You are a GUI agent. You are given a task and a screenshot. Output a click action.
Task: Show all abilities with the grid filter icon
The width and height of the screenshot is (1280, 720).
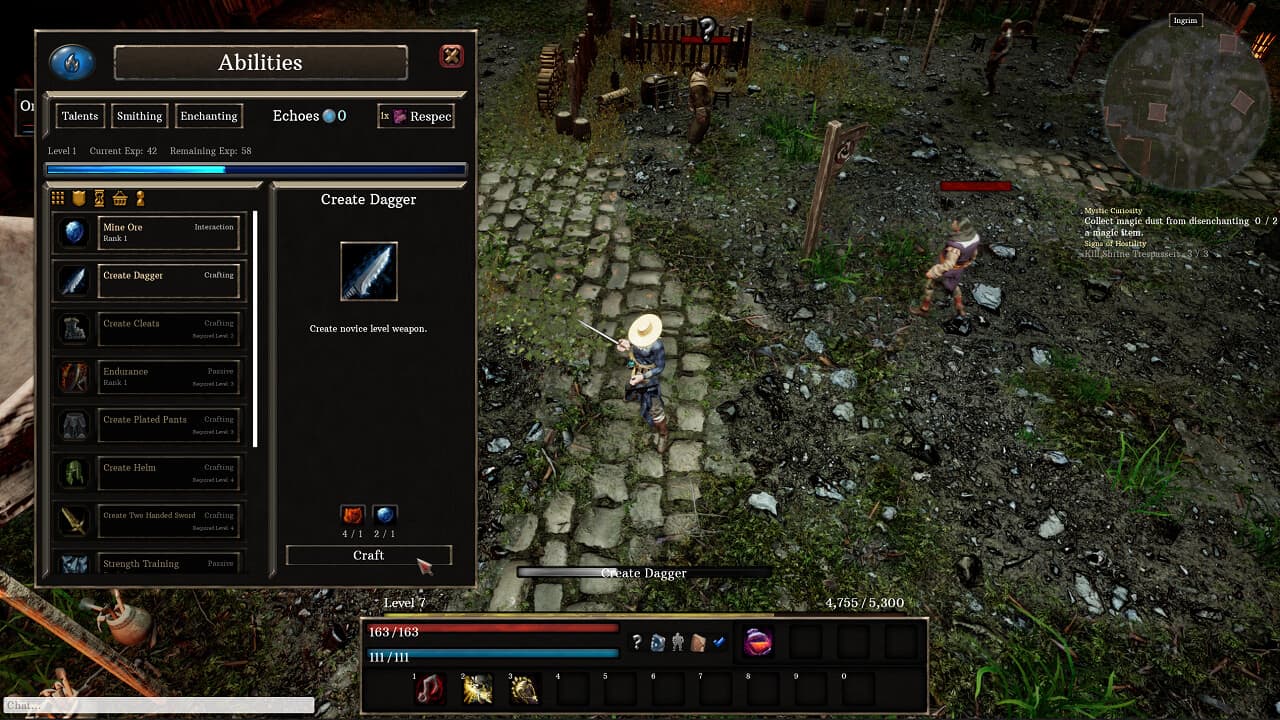point(58,198)
